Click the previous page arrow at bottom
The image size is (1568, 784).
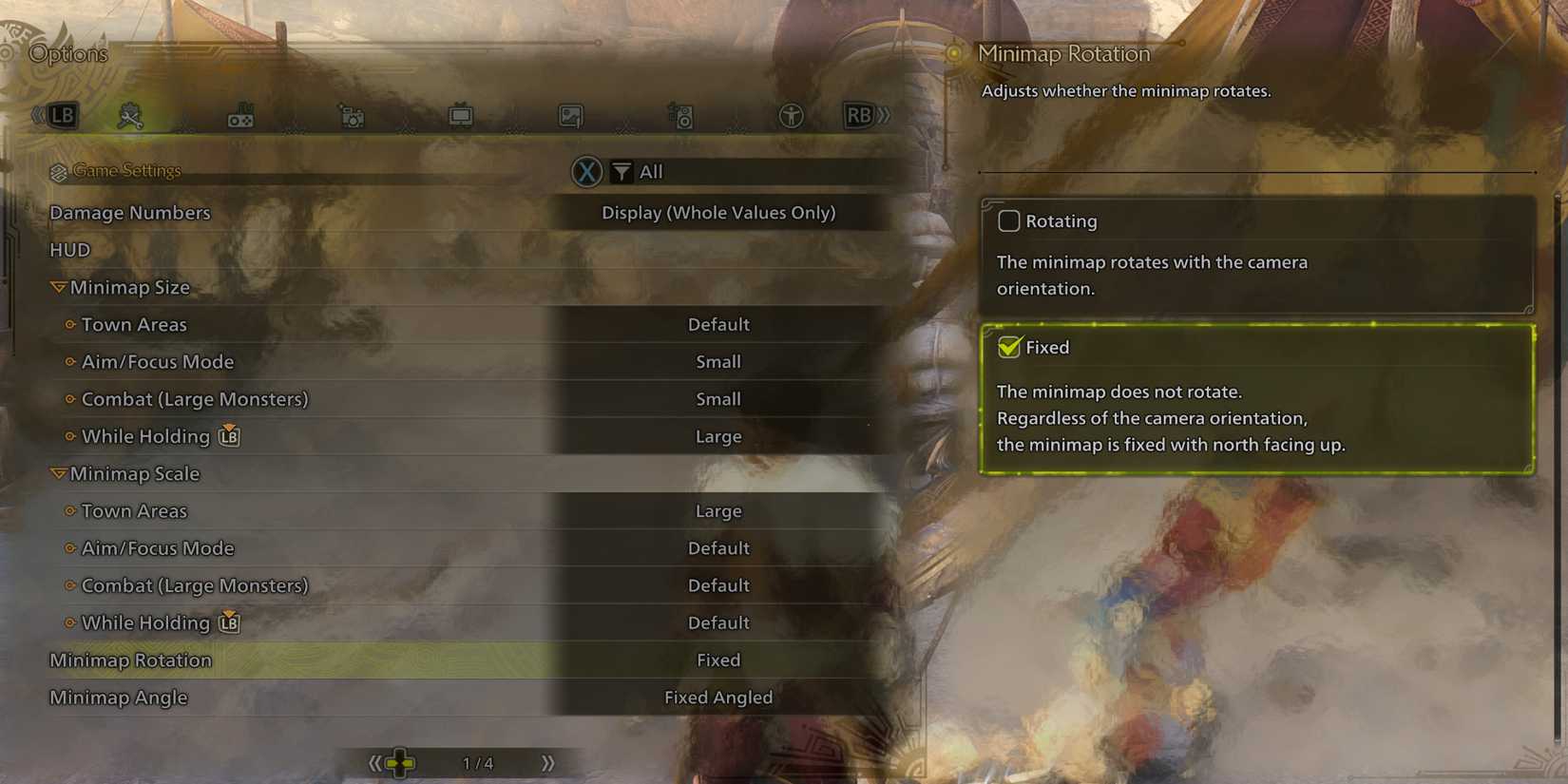[376, 761]
